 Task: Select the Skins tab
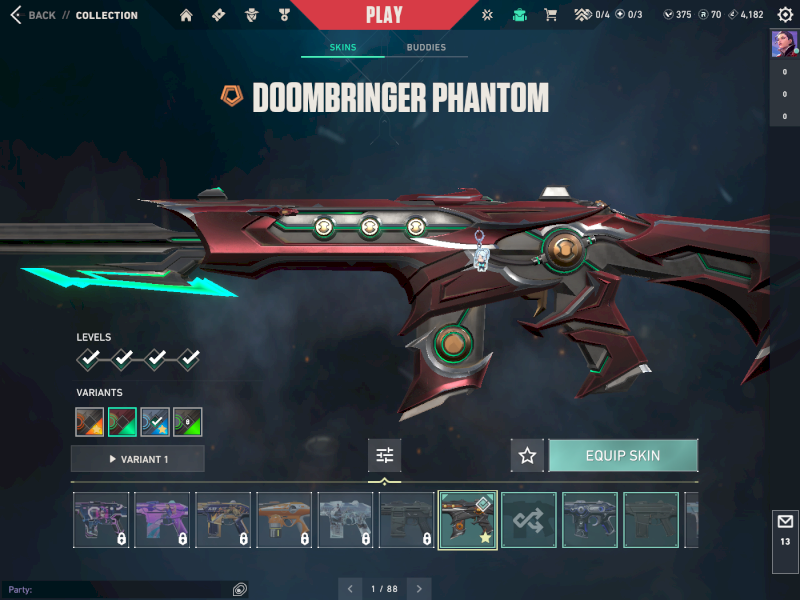pos(343,47)
